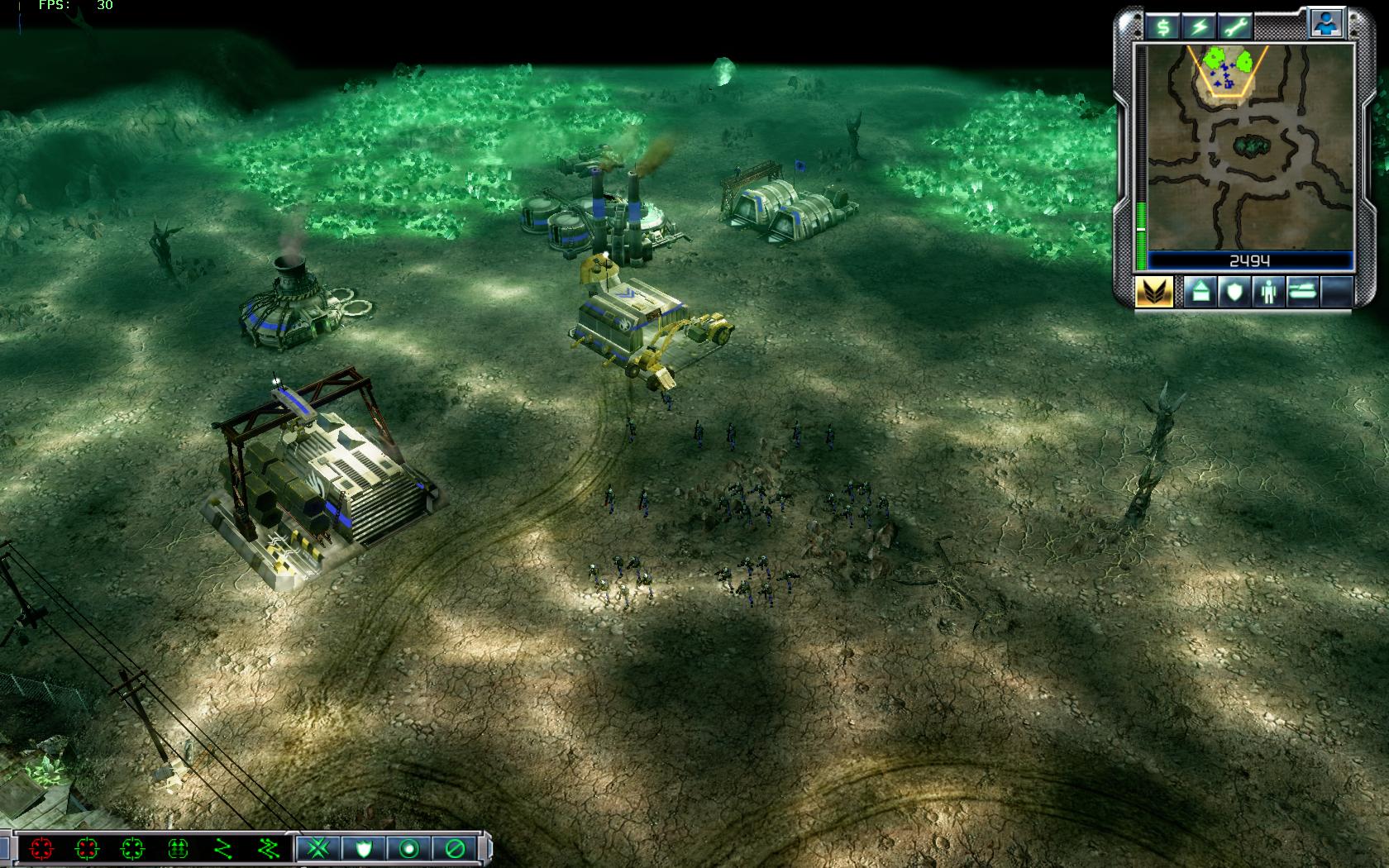
Task: Open the gold chevron support powers tab
Action: click(x=1153, y=292)
